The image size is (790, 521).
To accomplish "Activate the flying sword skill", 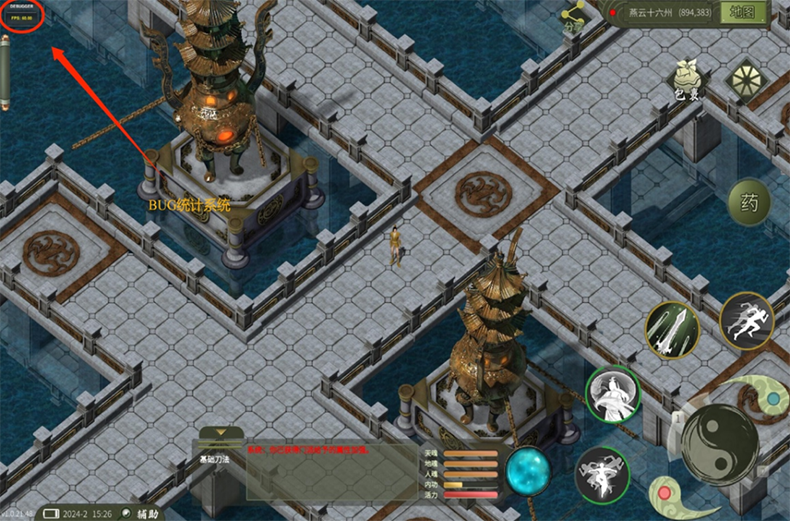I will pyautogui.click(x=672, y=327).
